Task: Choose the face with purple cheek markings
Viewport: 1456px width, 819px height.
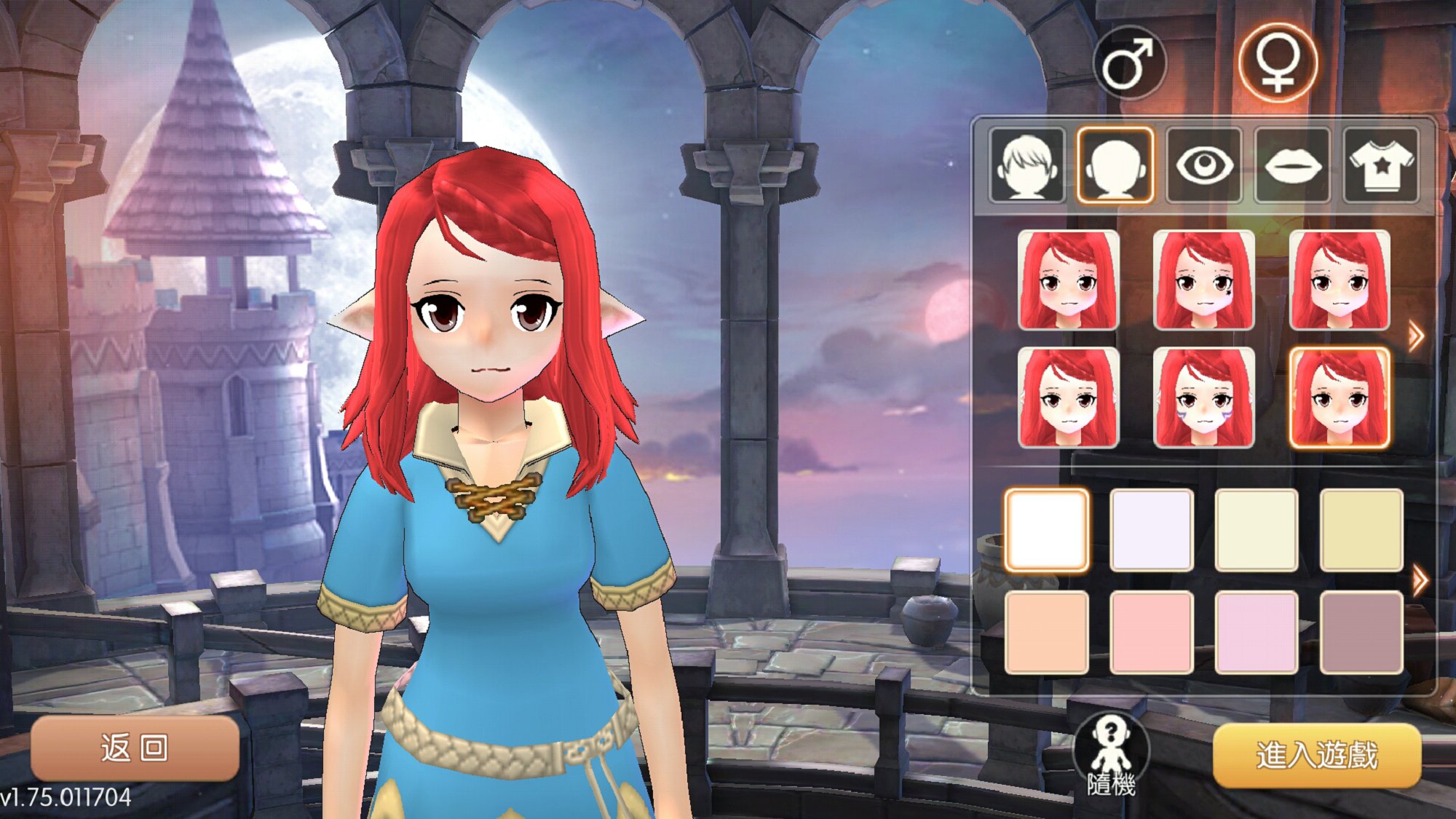Action: [1204, 397]
